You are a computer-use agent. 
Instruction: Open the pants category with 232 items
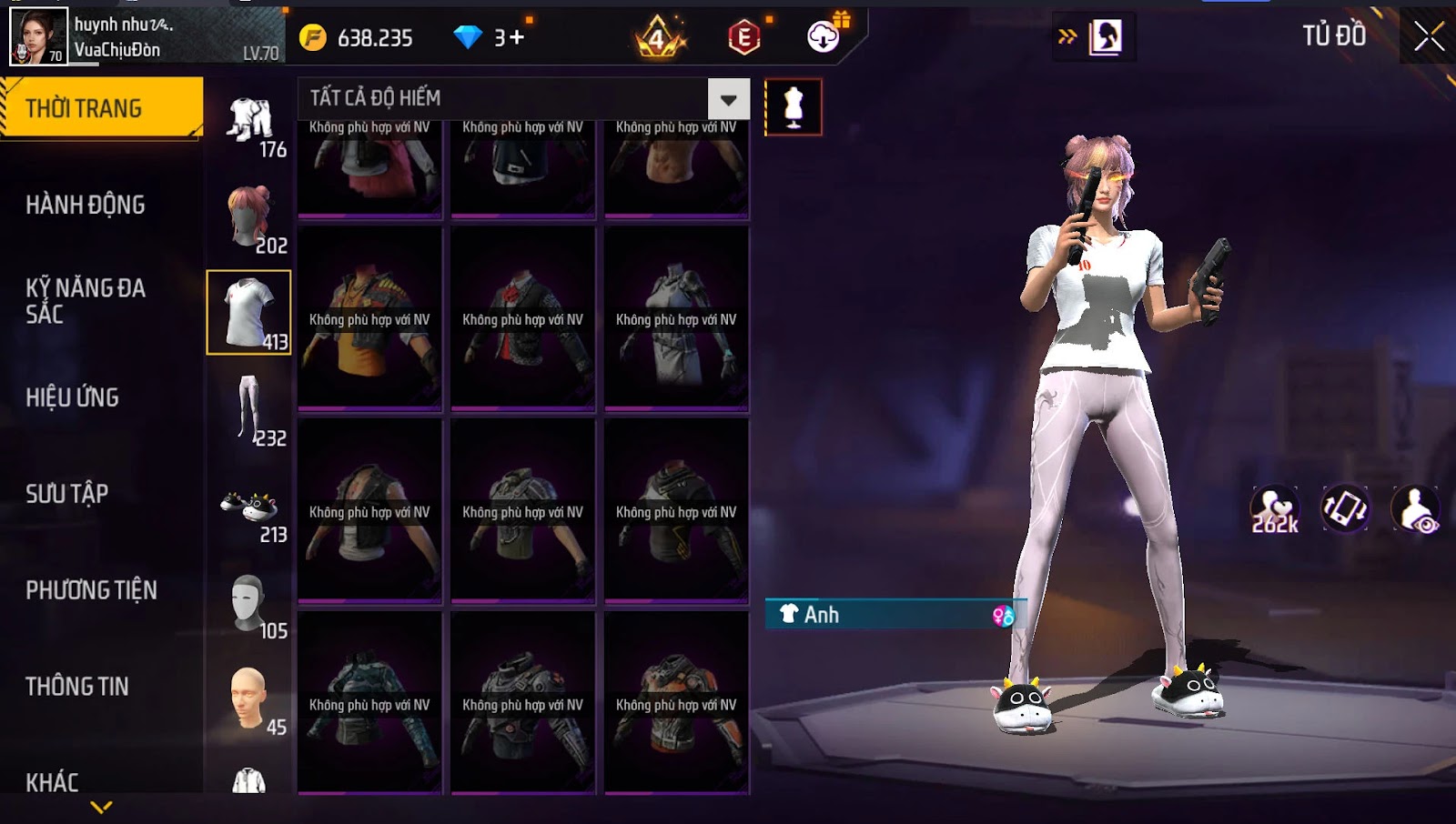point(249,409)
